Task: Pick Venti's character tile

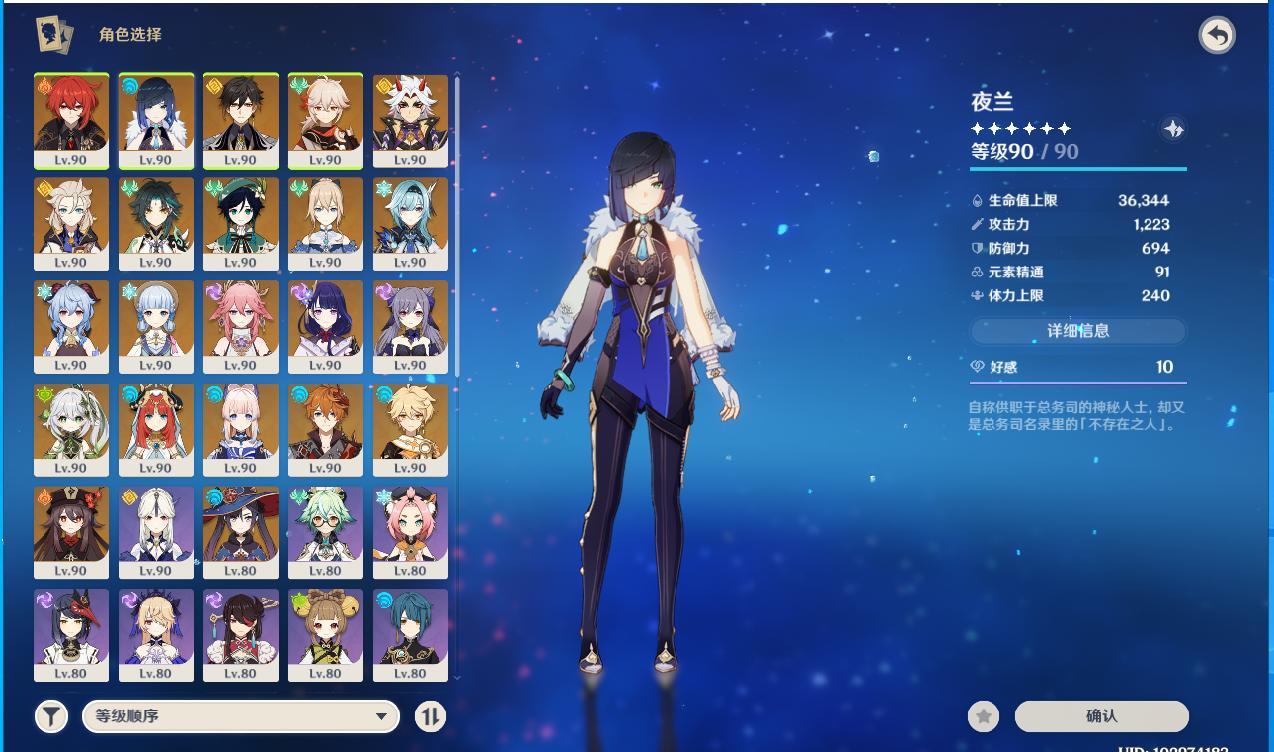Action: [240, 223]
